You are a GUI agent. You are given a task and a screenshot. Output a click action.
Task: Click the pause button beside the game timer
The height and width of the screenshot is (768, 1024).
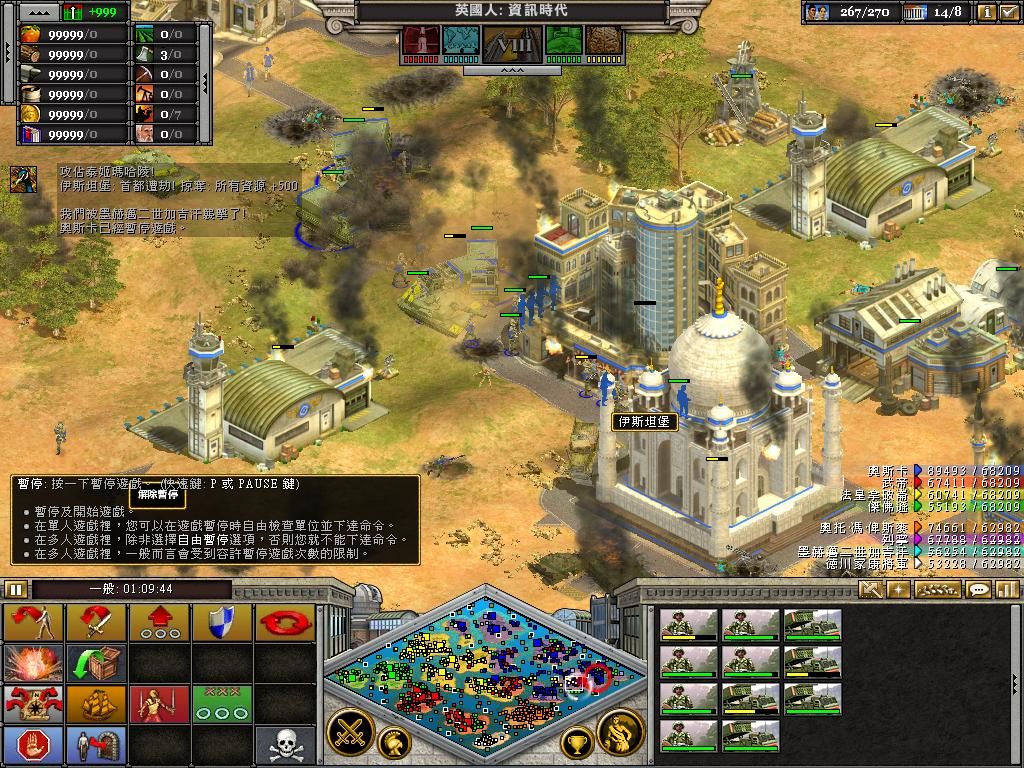click(15, 590)
